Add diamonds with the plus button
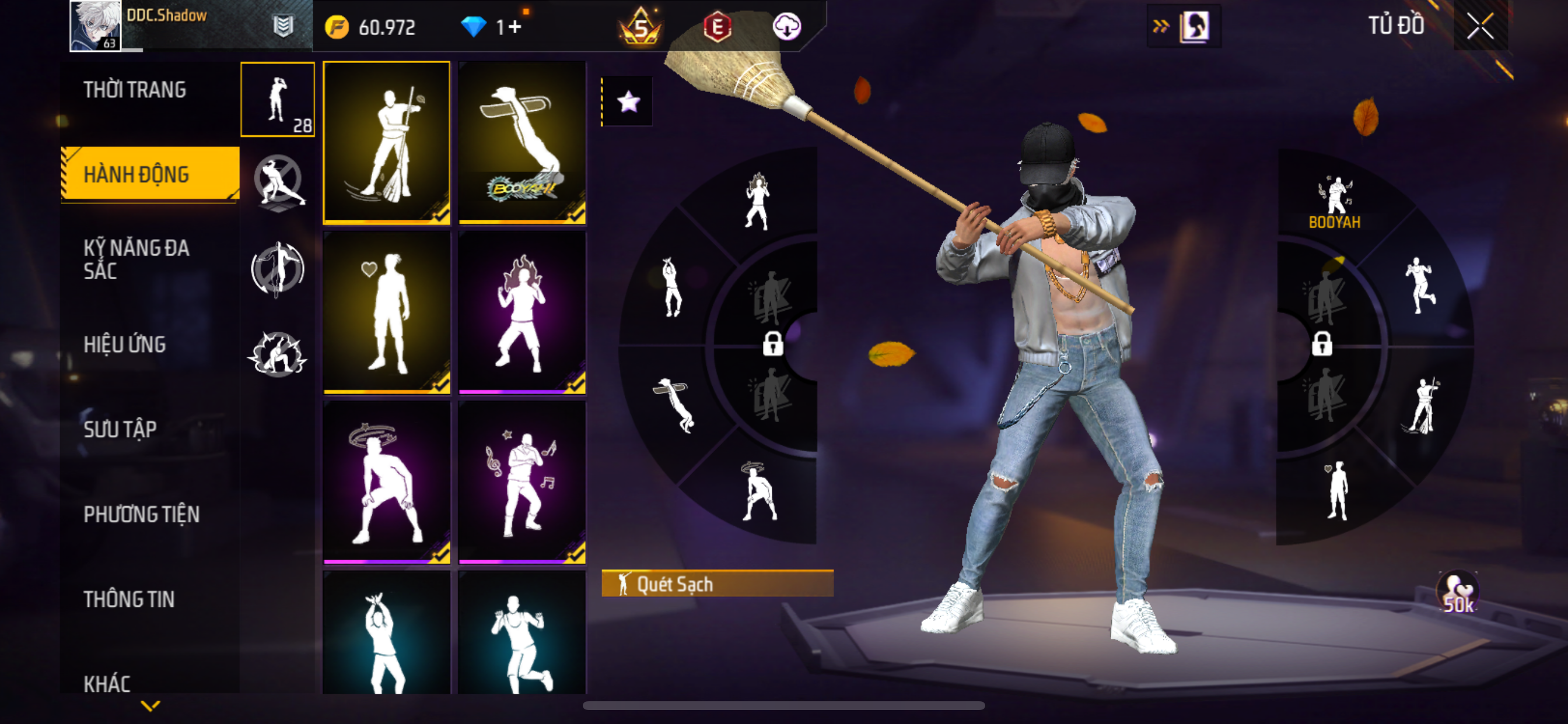1568x724 pixels. [515, 27]
